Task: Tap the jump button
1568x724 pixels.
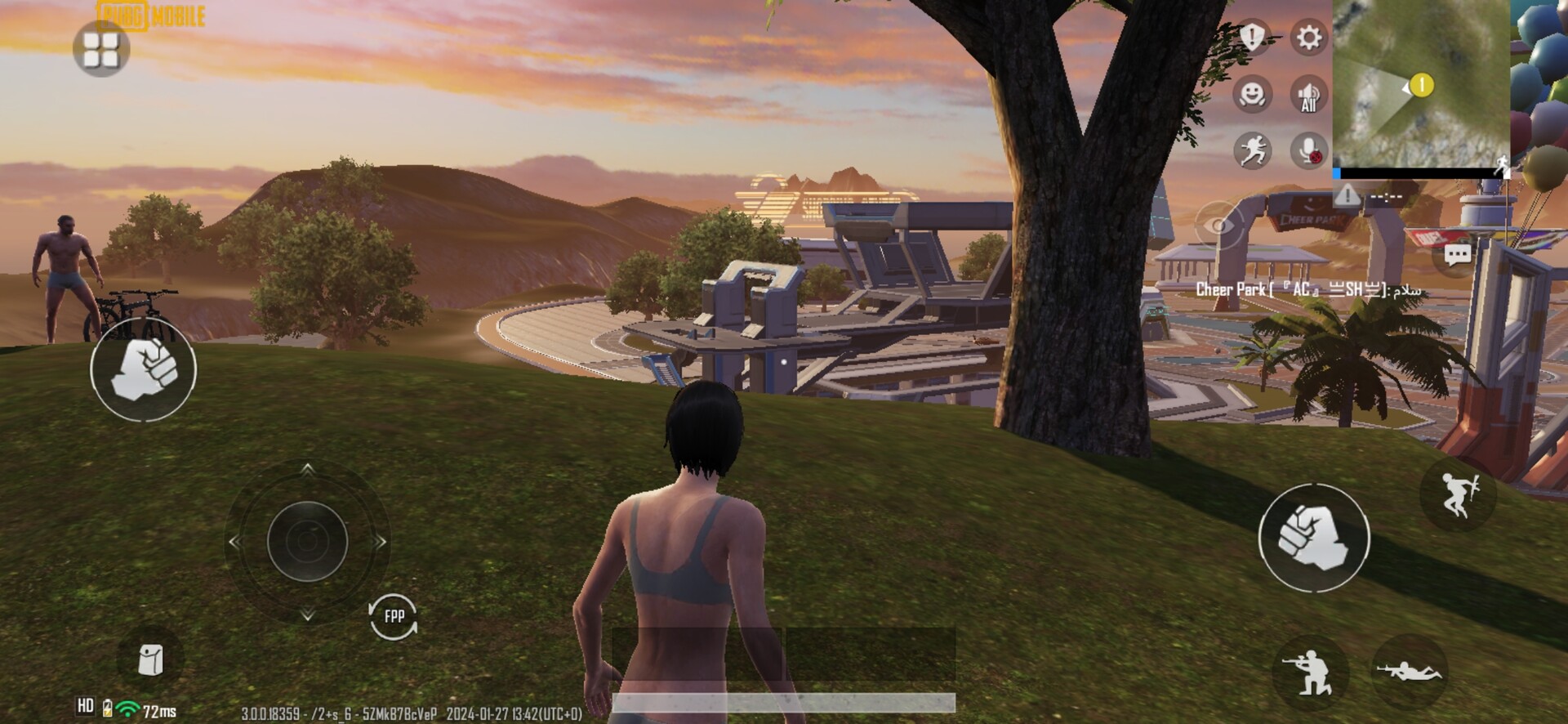Action: click(1458, 494)
